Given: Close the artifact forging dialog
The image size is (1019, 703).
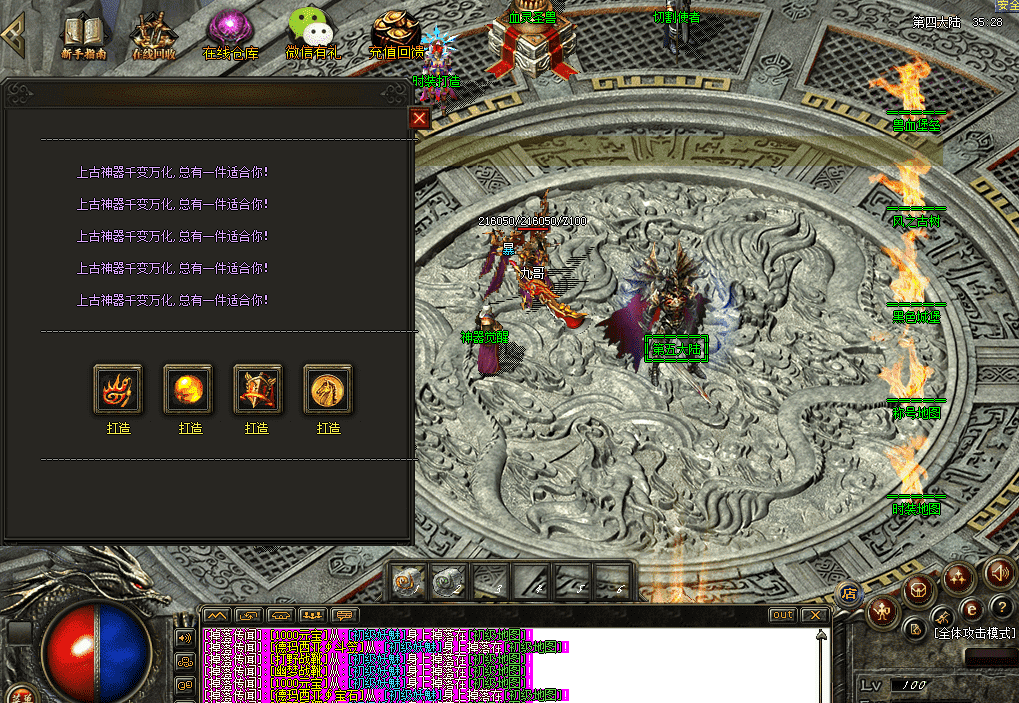Looking at the screenshot, I should click(420, 119).
